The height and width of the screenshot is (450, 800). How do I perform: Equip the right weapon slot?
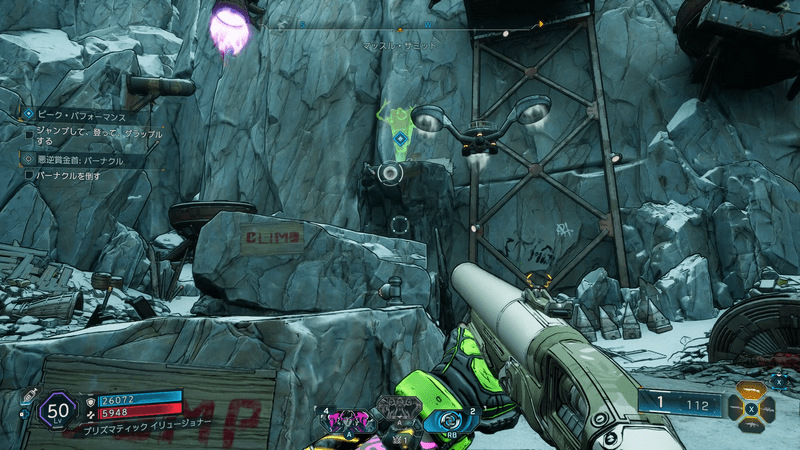[767, 408]
